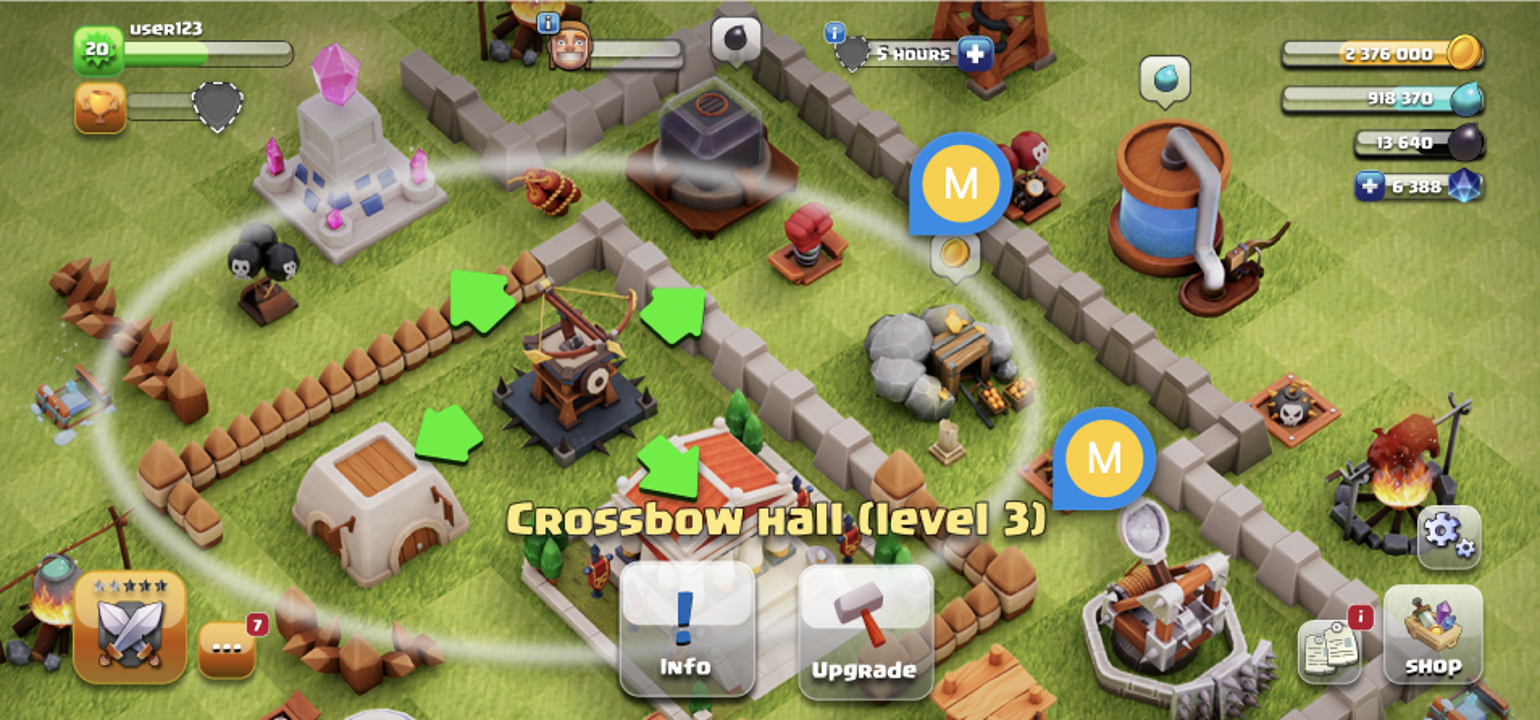The height and width of the screenshot is (720, 1540).
Task: Click the green level 20 badge
Action: (98, 50)
